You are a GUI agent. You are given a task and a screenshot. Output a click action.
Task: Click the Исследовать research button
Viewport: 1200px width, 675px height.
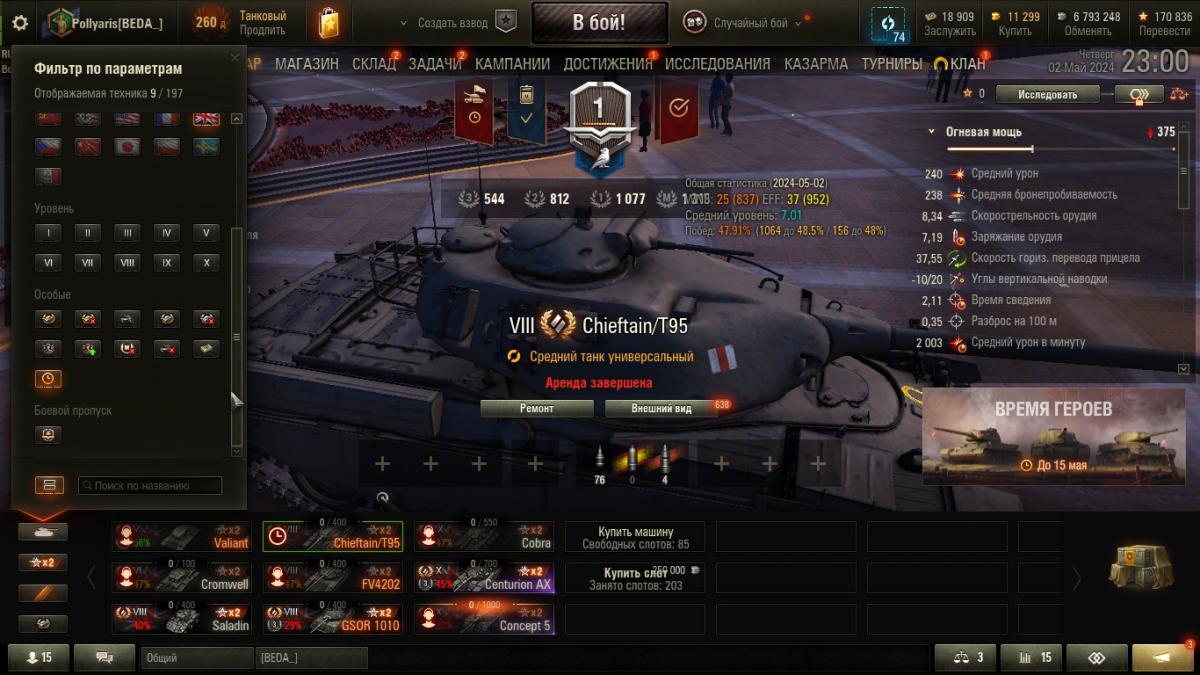1048,95
